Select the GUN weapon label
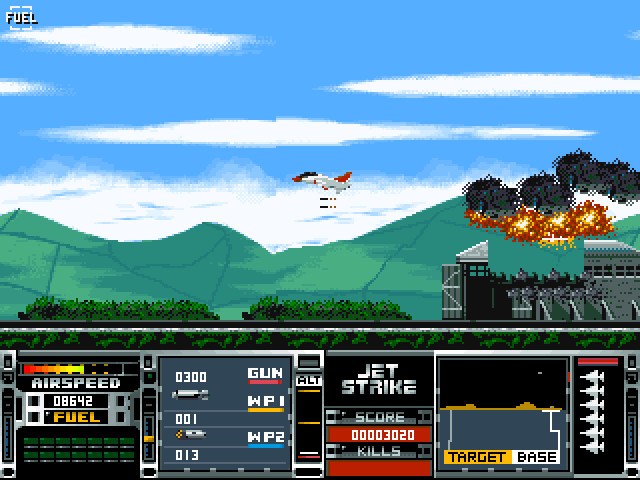The image size is (640, 480). (x=265, y=374)
